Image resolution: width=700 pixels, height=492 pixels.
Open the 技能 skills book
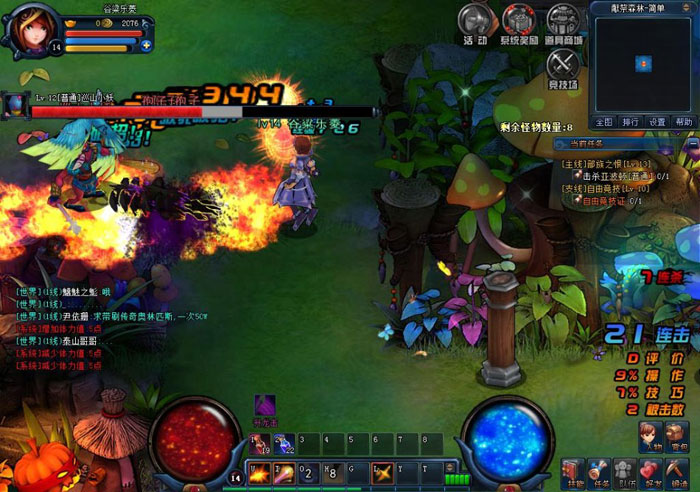(x=572, y=470)
